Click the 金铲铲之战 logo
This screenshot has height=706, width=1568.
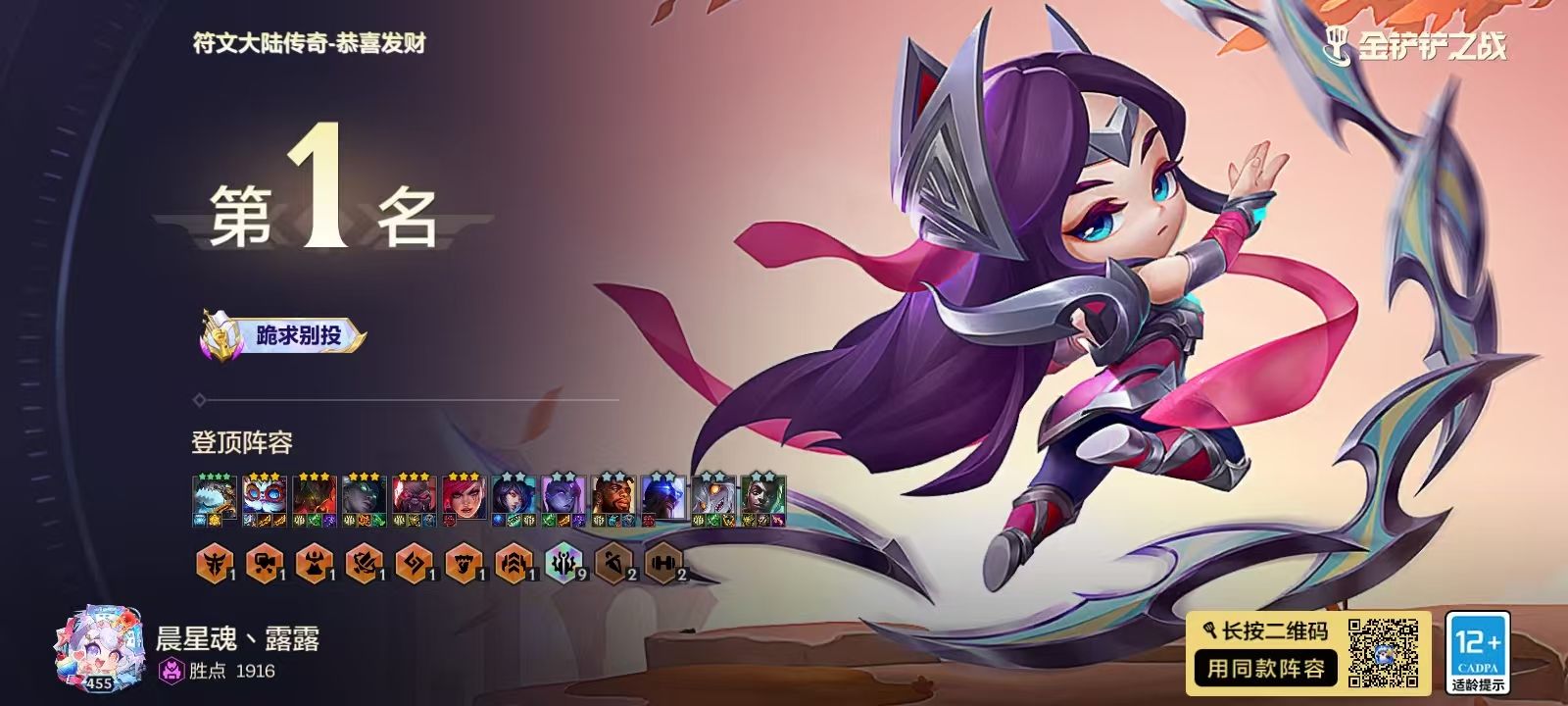coord(1415,44)
